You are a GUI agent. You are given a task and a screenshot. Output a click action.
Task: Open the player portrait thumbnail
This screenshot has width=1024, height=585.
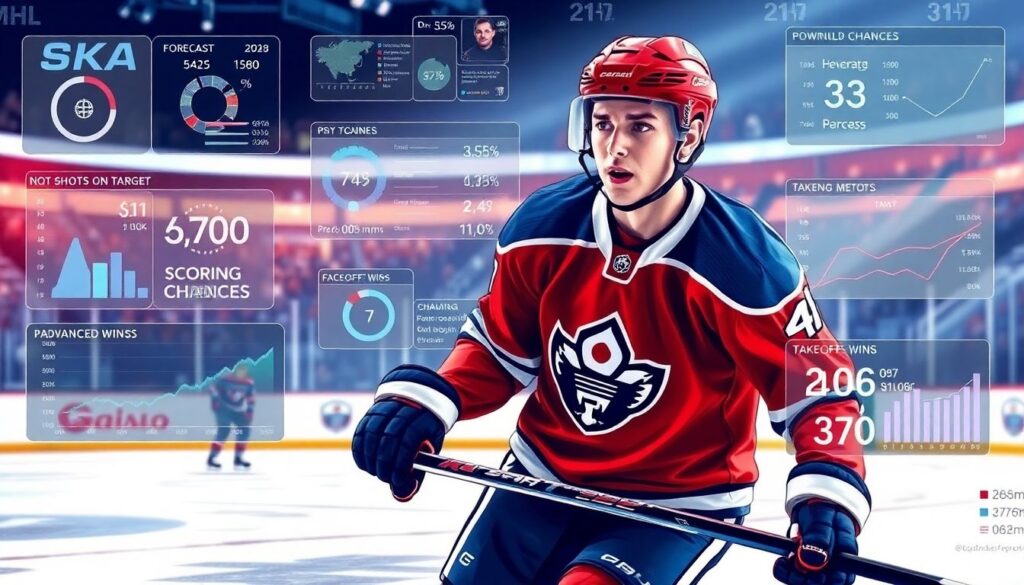coord(484,42)
